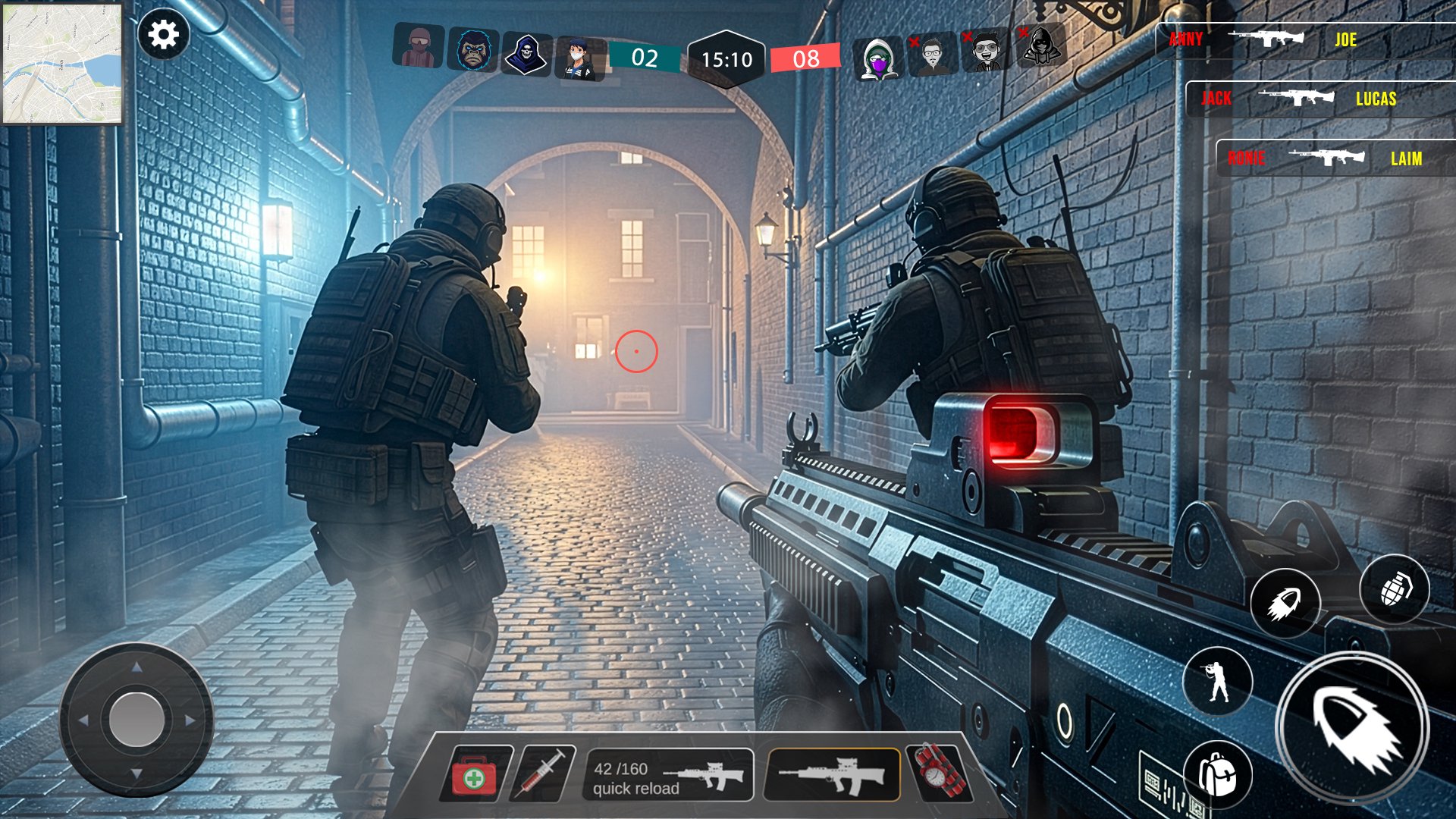Select the dynamite time bomb slot
The height and width of the screenshot is (819, 1456).
coord(941,773)
